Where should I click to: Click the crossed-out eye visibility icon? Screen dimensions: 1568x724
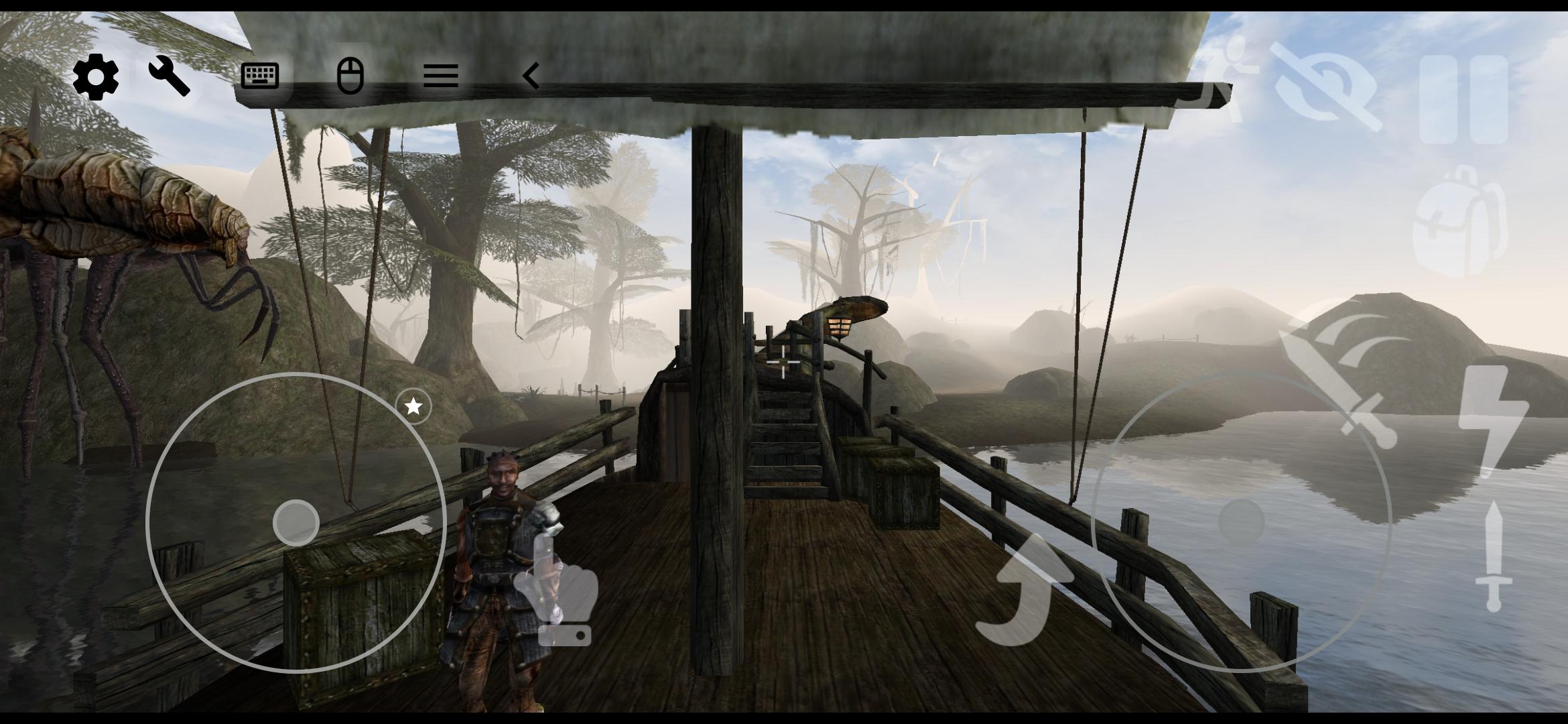(x=1328, y=87)
